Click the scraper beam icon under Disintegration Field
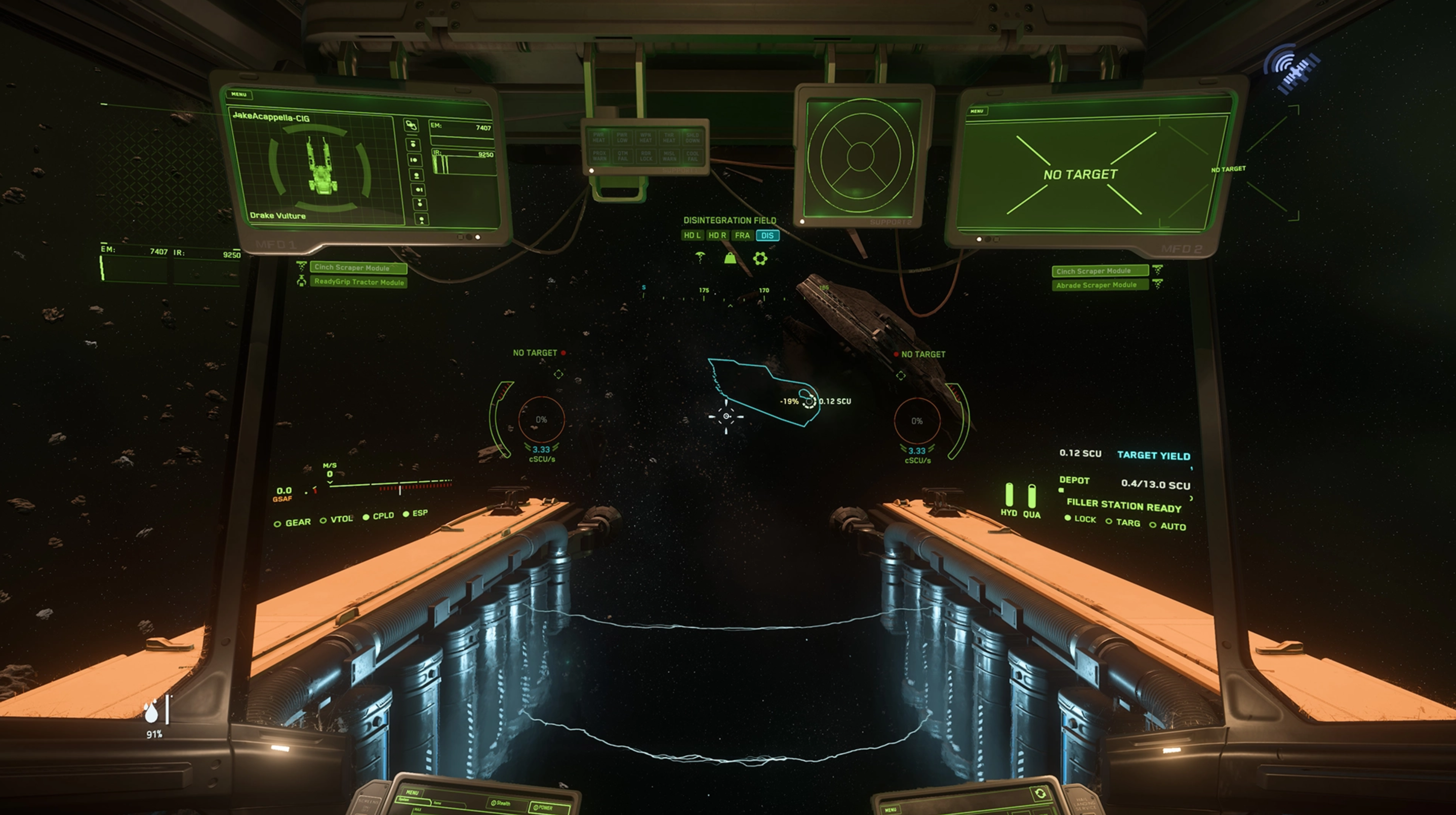This screenshot has height=815, width=1456. click(700, 258)
